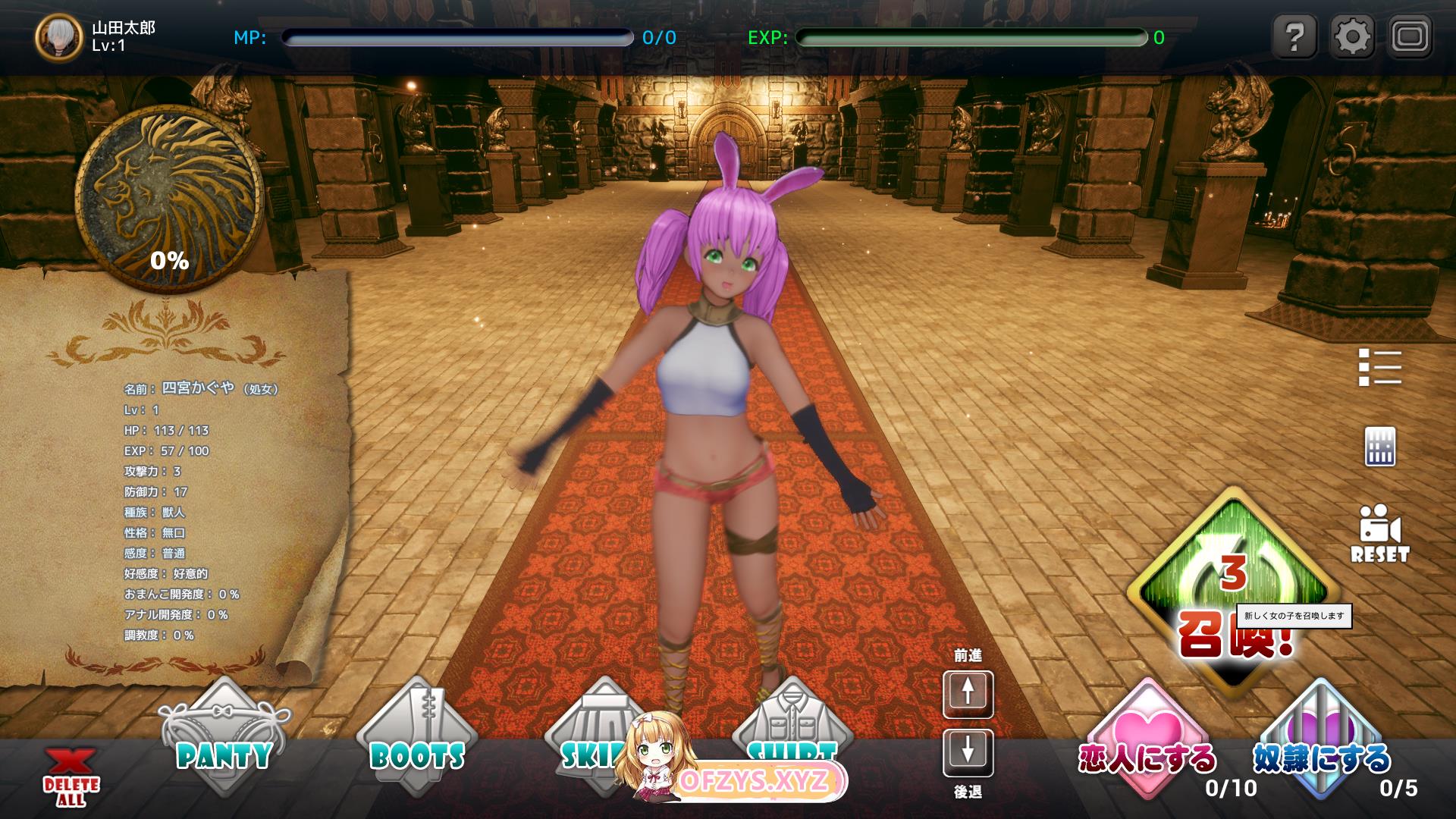Open the checklist icon
The image size is (1456, 819).
(x=1379, y=368)
